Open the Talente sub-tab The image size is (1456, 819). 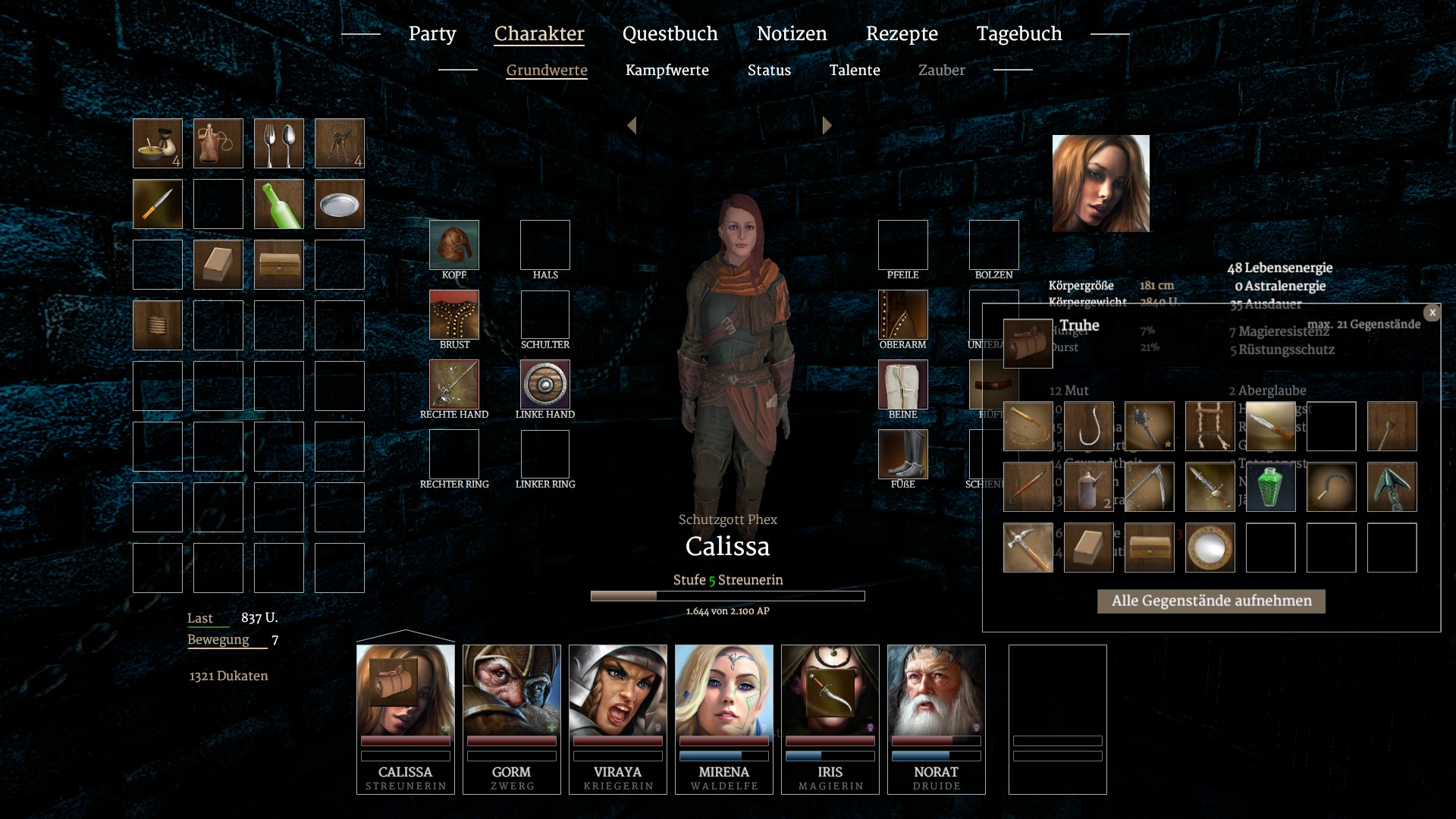click(855, 71)
